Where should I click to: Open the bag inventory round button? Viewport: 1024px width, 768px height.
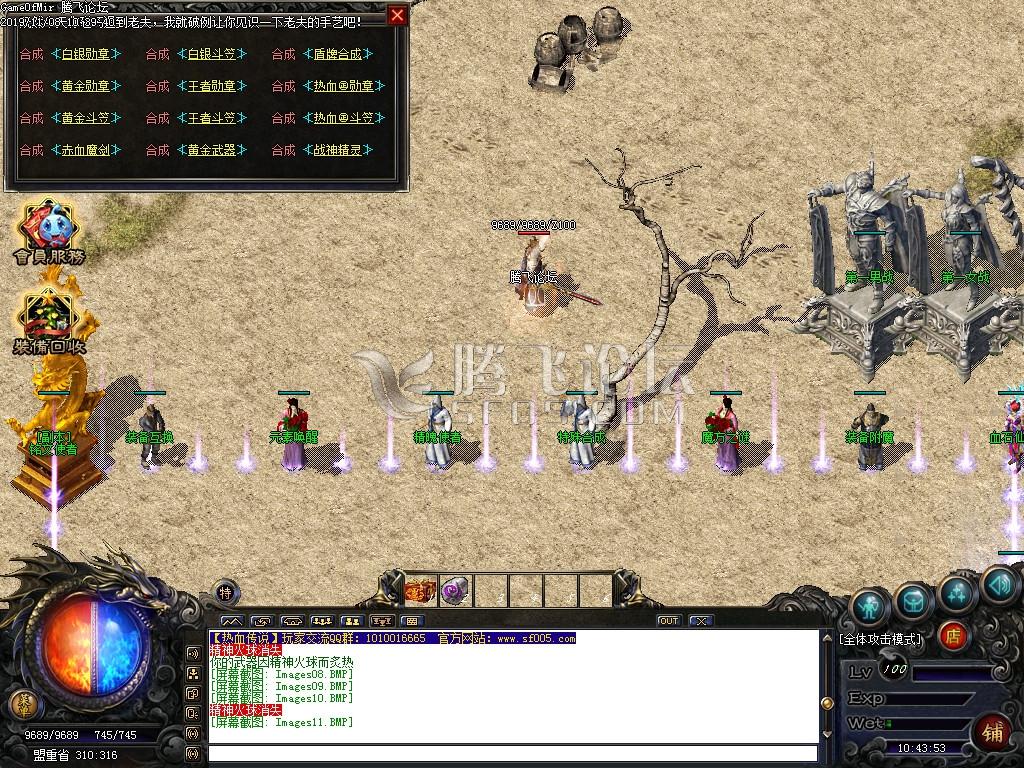914,599
